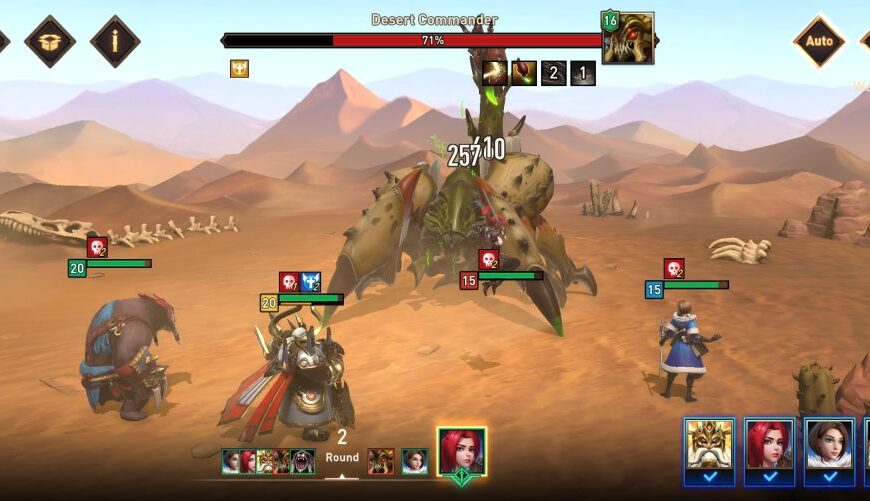This screenshot has height=501, width=870.
Task: Choose the brown-haired woman hero card
Action: coord(829,445)
